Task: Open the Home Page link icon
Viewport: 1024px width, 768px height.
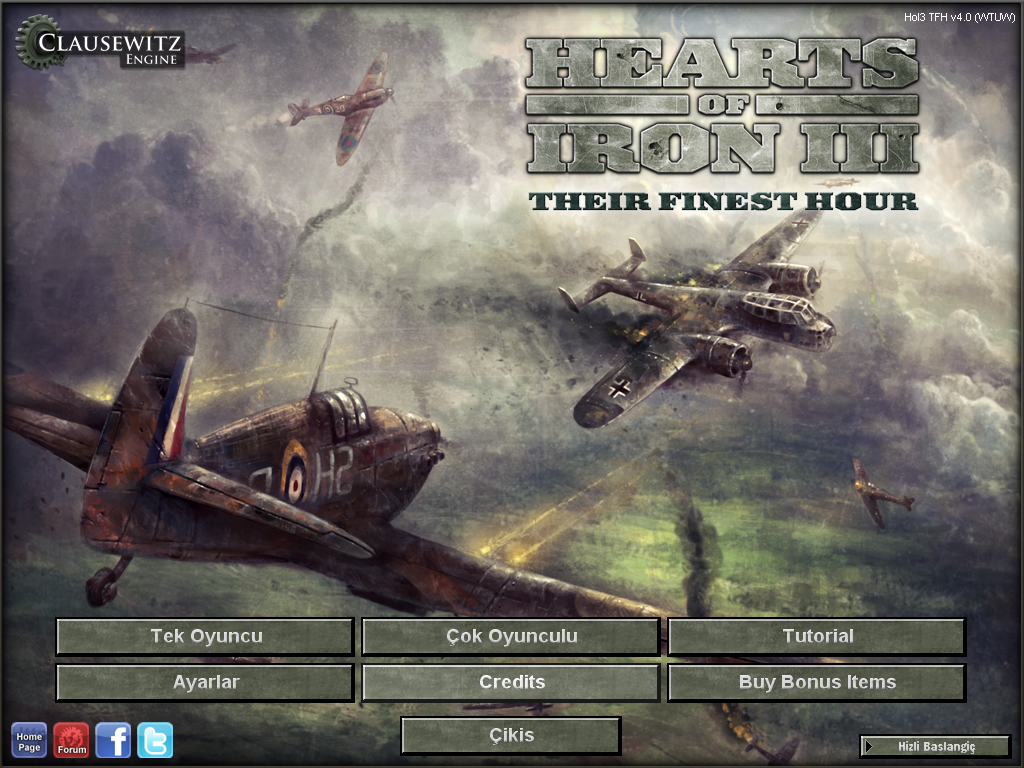Action: coord(29,741)
